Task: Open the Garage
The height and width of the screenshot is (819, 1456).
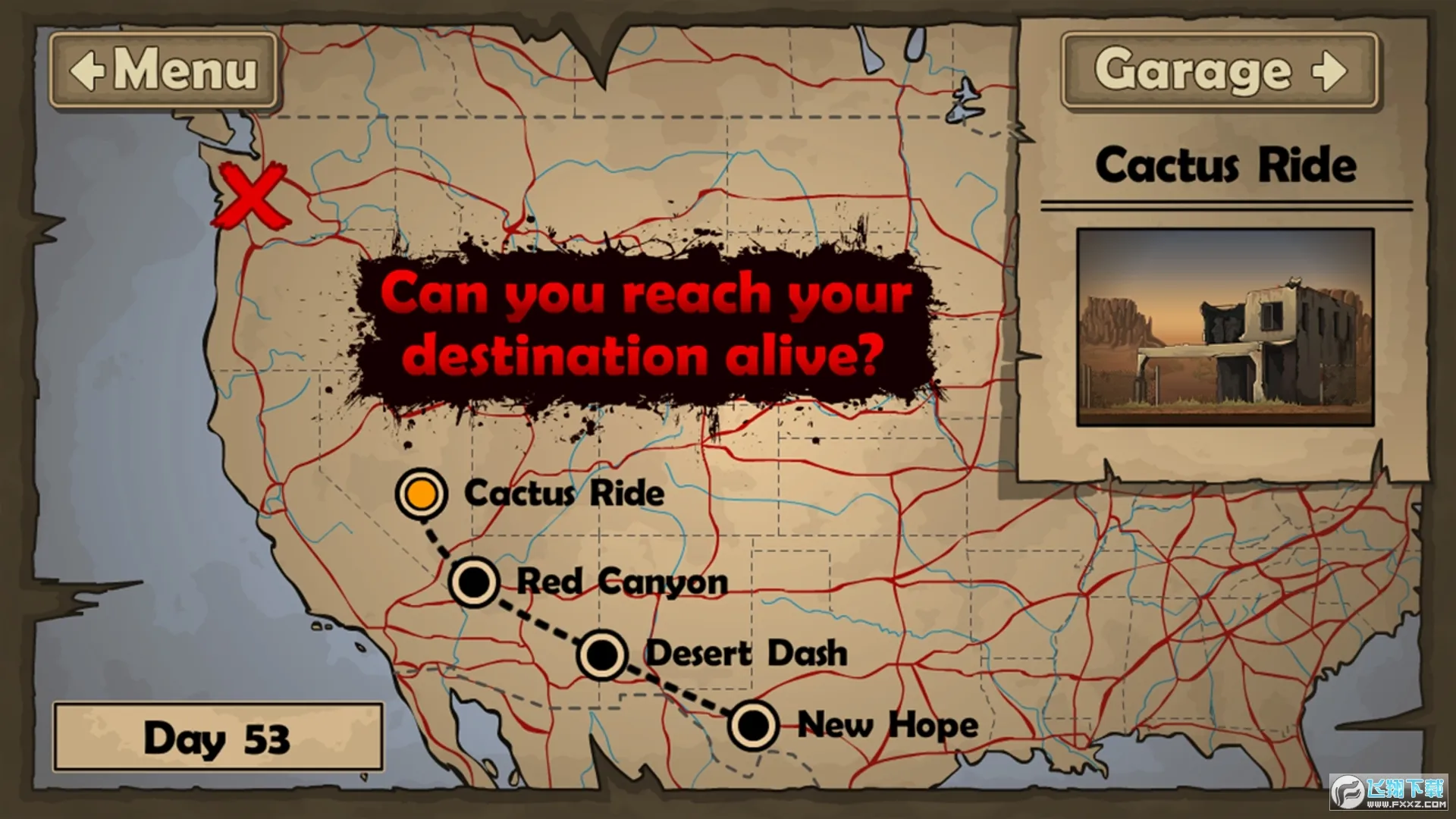Action: [x=1219, y=71]
